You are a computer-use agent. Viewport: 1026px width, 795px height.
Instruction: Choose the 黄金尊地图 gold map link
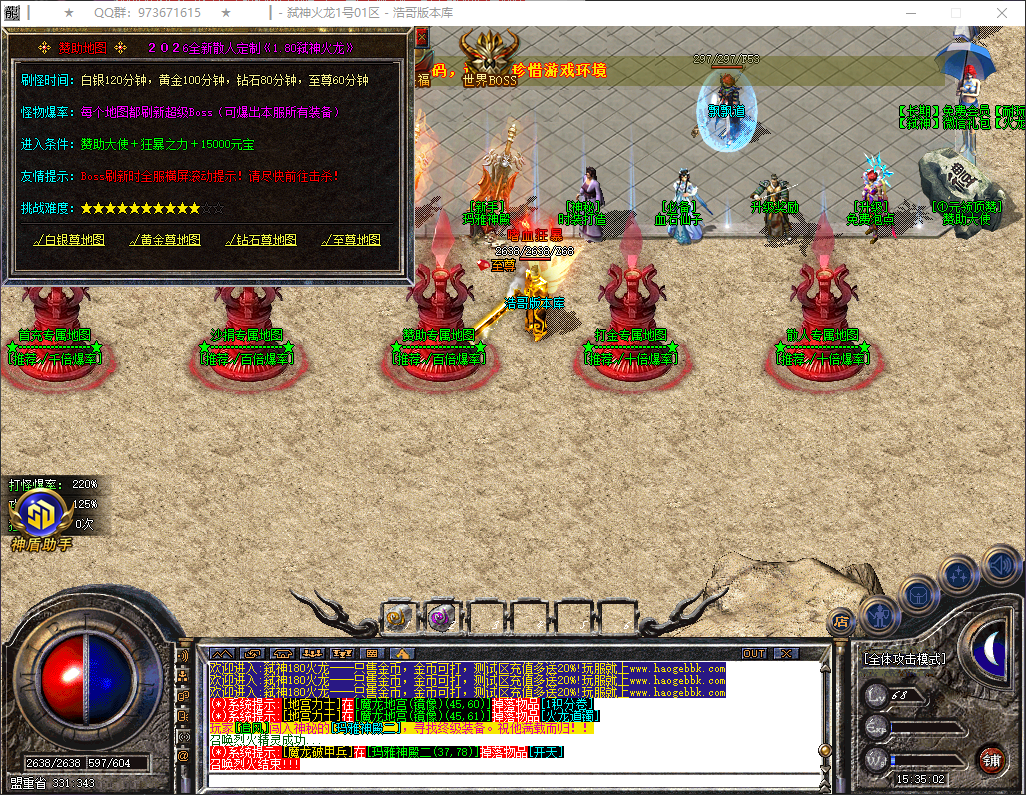point(165,240)
